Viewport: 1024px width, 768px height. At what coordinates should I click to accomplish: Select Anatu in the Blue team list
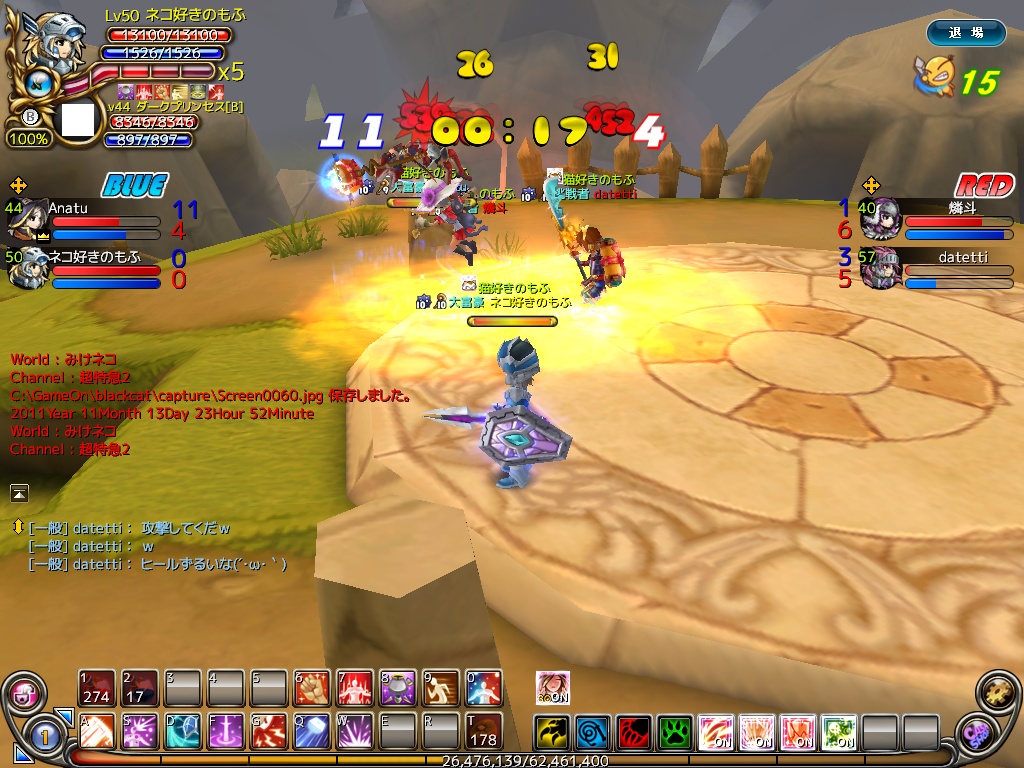coord(68,208)
